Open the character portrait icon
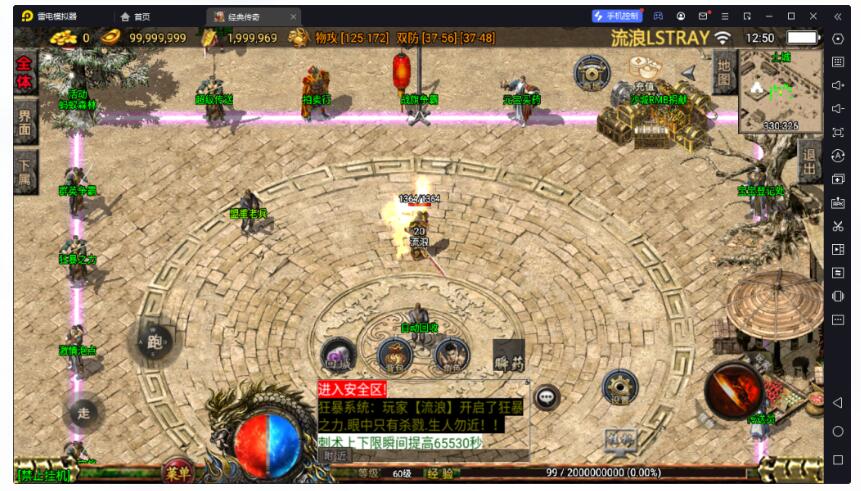This screenshot has width=861, height=491. click(x=452, y=354)
